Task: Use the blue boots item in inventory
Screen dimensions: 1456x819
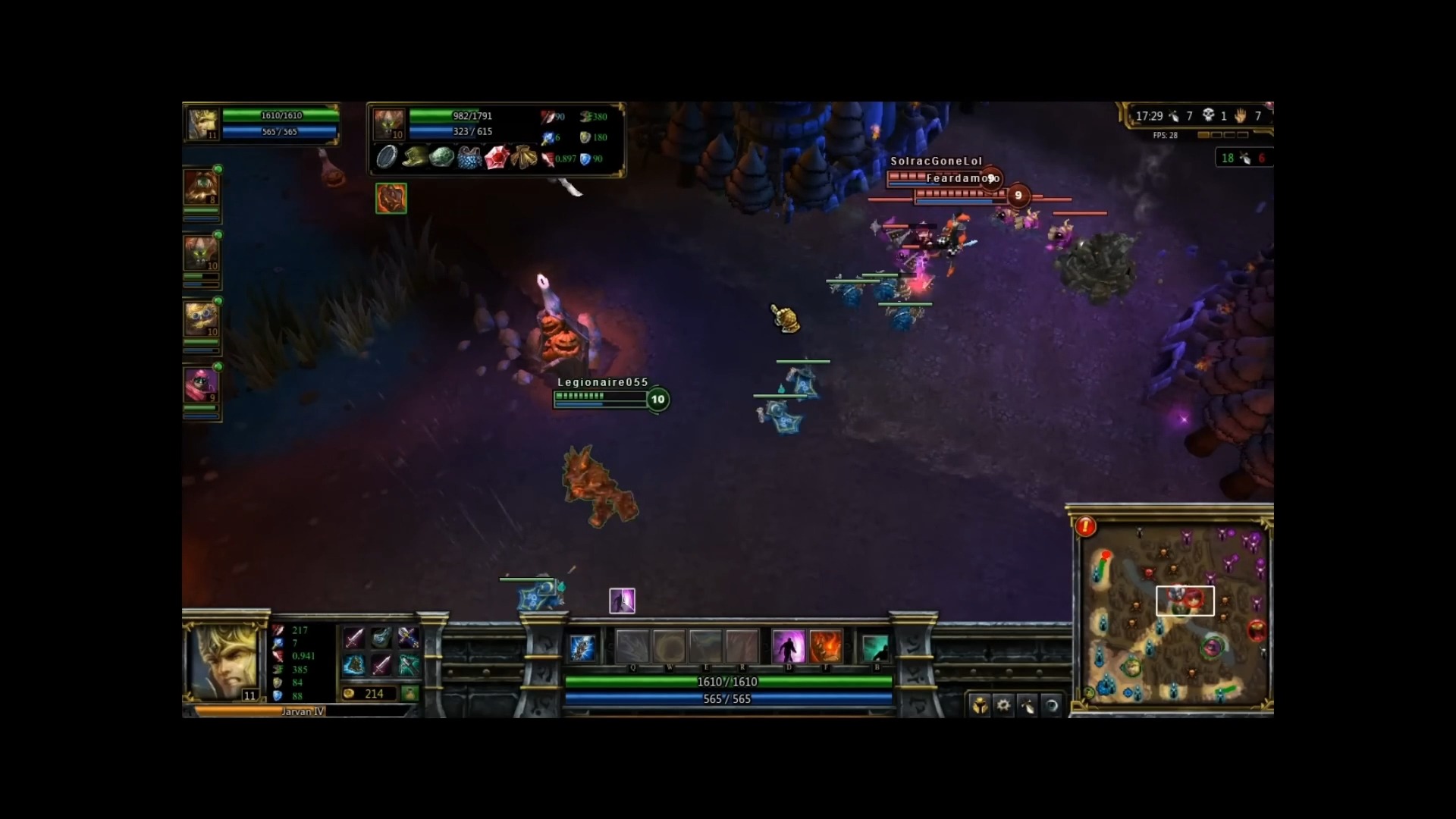Action: coord(353,665)
